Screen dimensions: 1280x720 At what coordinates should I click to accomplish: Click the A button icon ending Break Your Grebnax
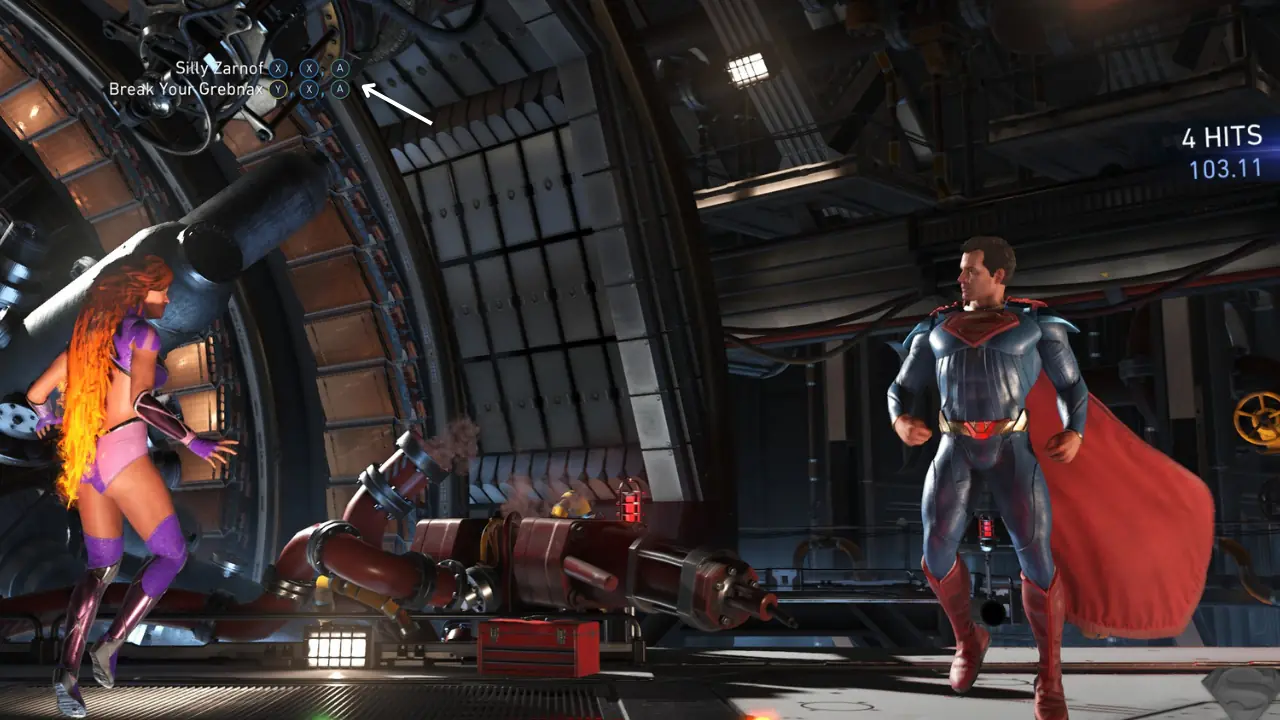click(340, 88)
